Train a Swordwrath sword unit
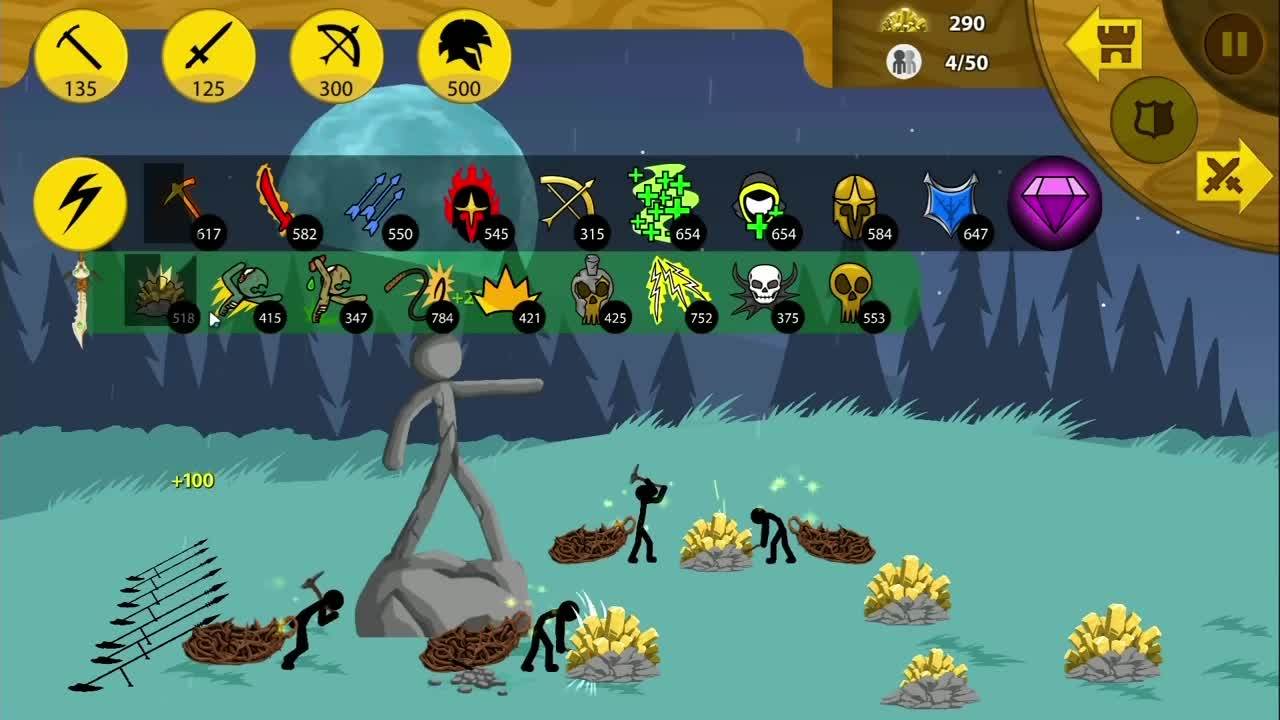Screen dimensions: 1280x720 [x=208, y=56]
